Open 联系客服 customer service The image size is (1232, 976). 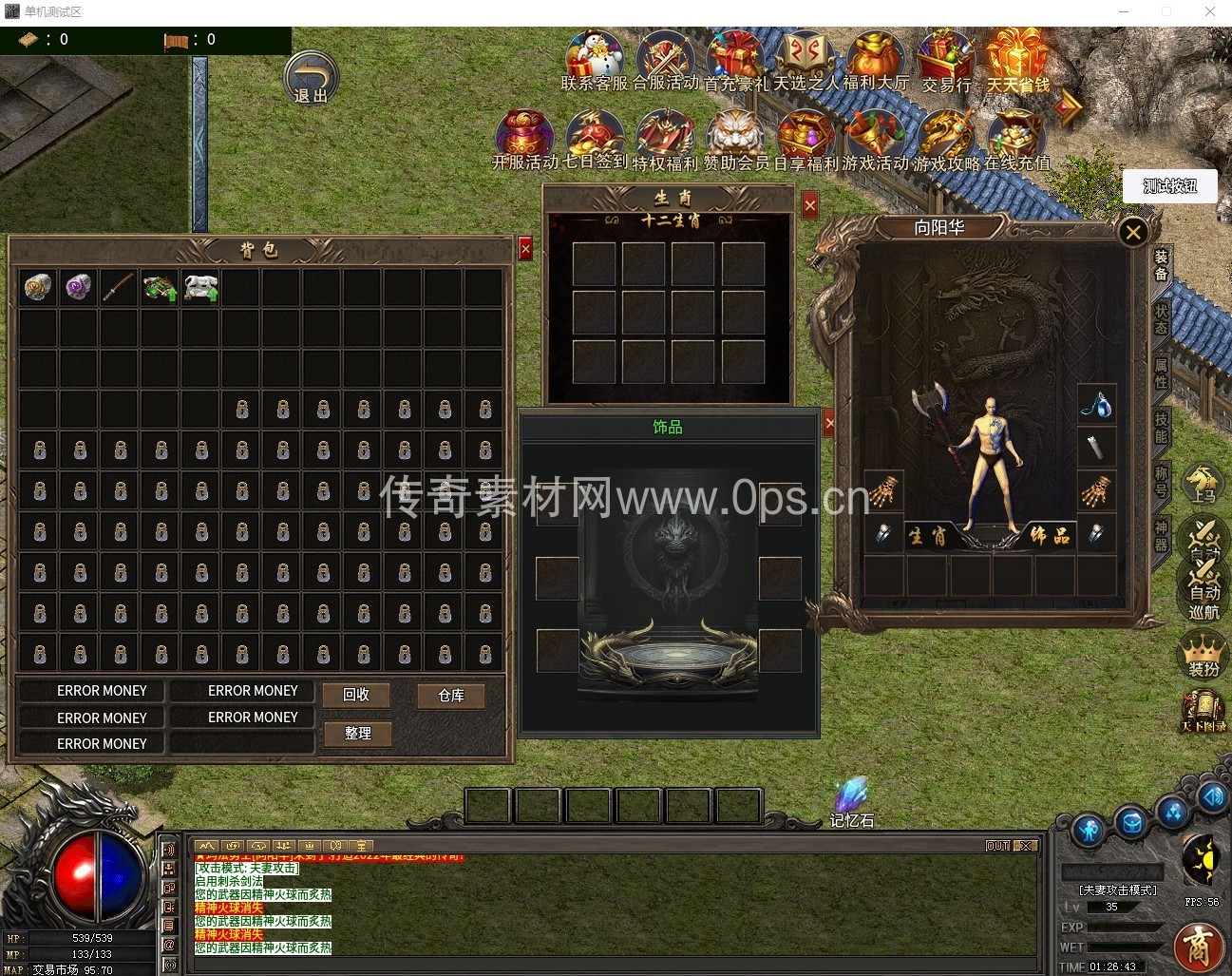click(x=595, y=59)
